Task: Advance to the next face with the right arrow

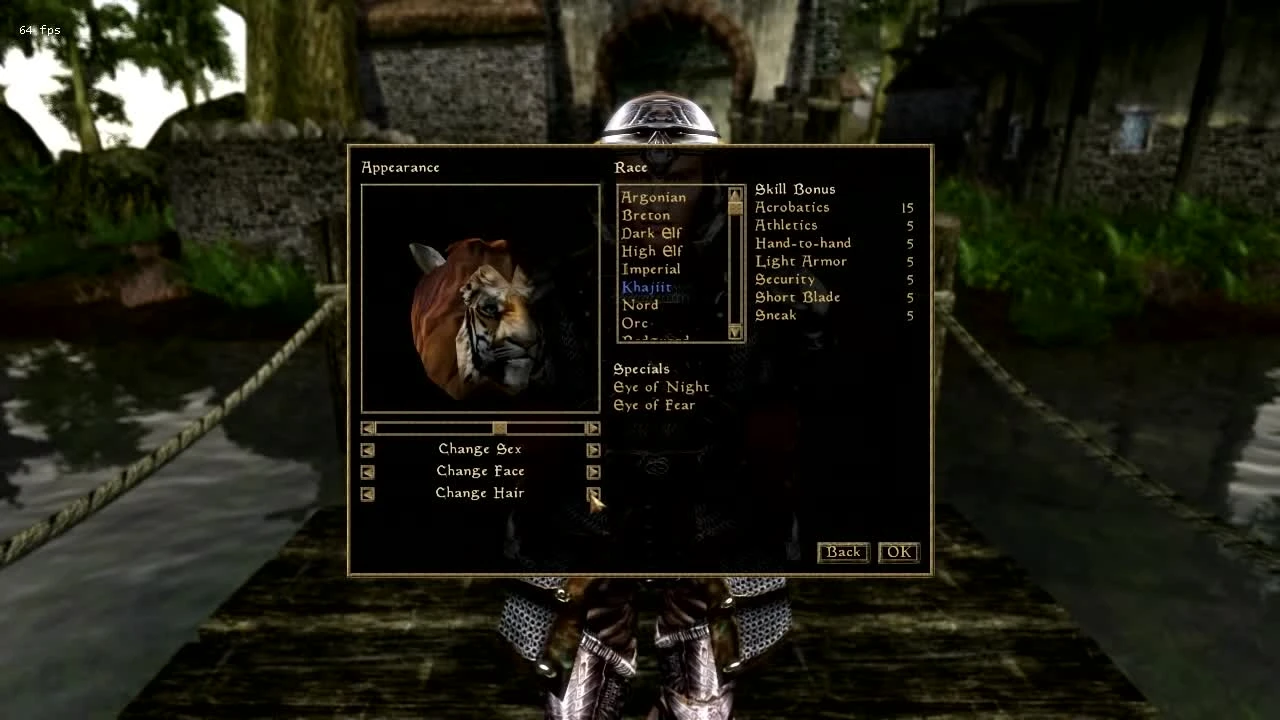Action: point(593,471)
